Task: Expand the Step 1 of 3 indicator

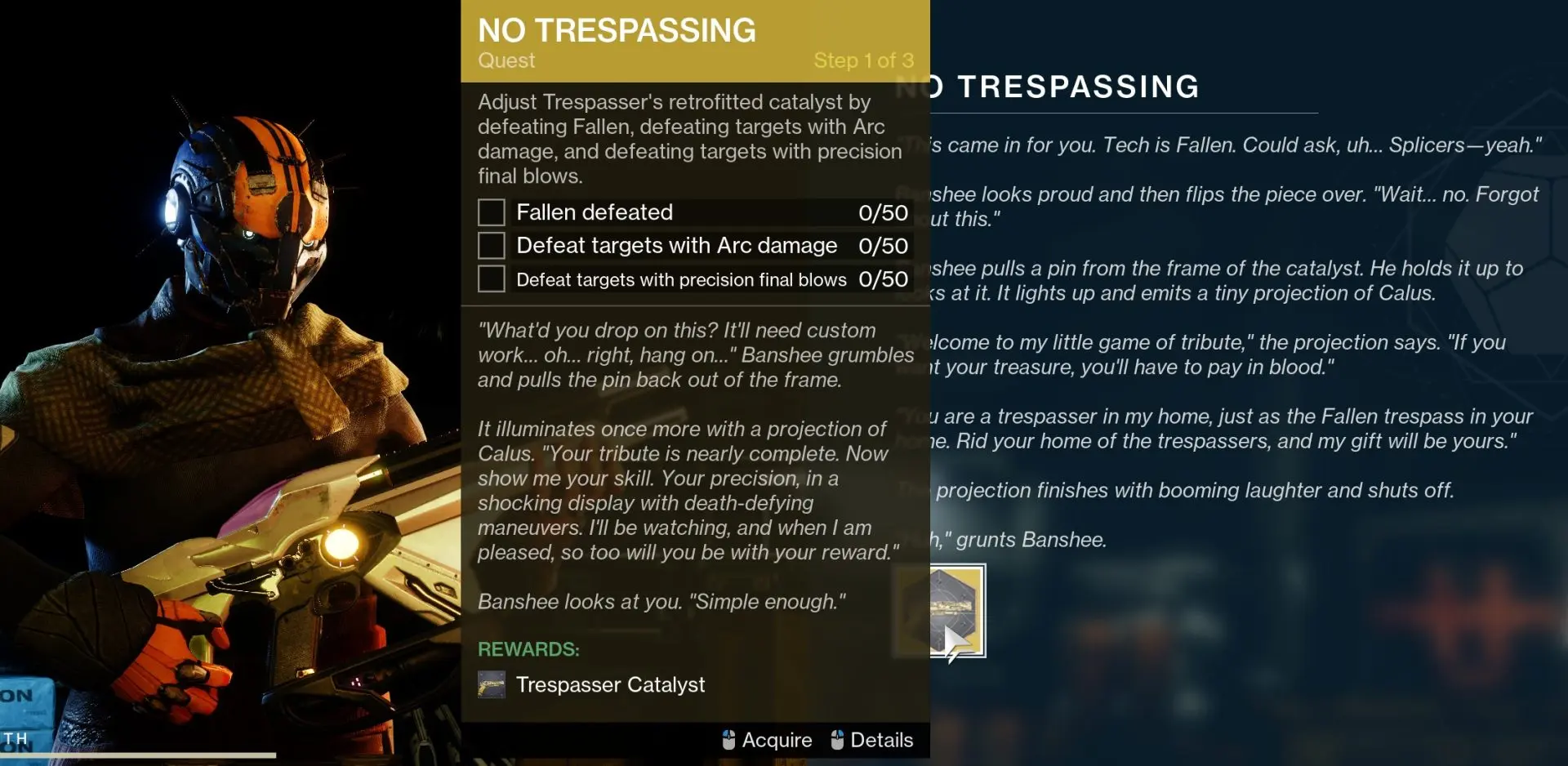Action: click(864, 60)
